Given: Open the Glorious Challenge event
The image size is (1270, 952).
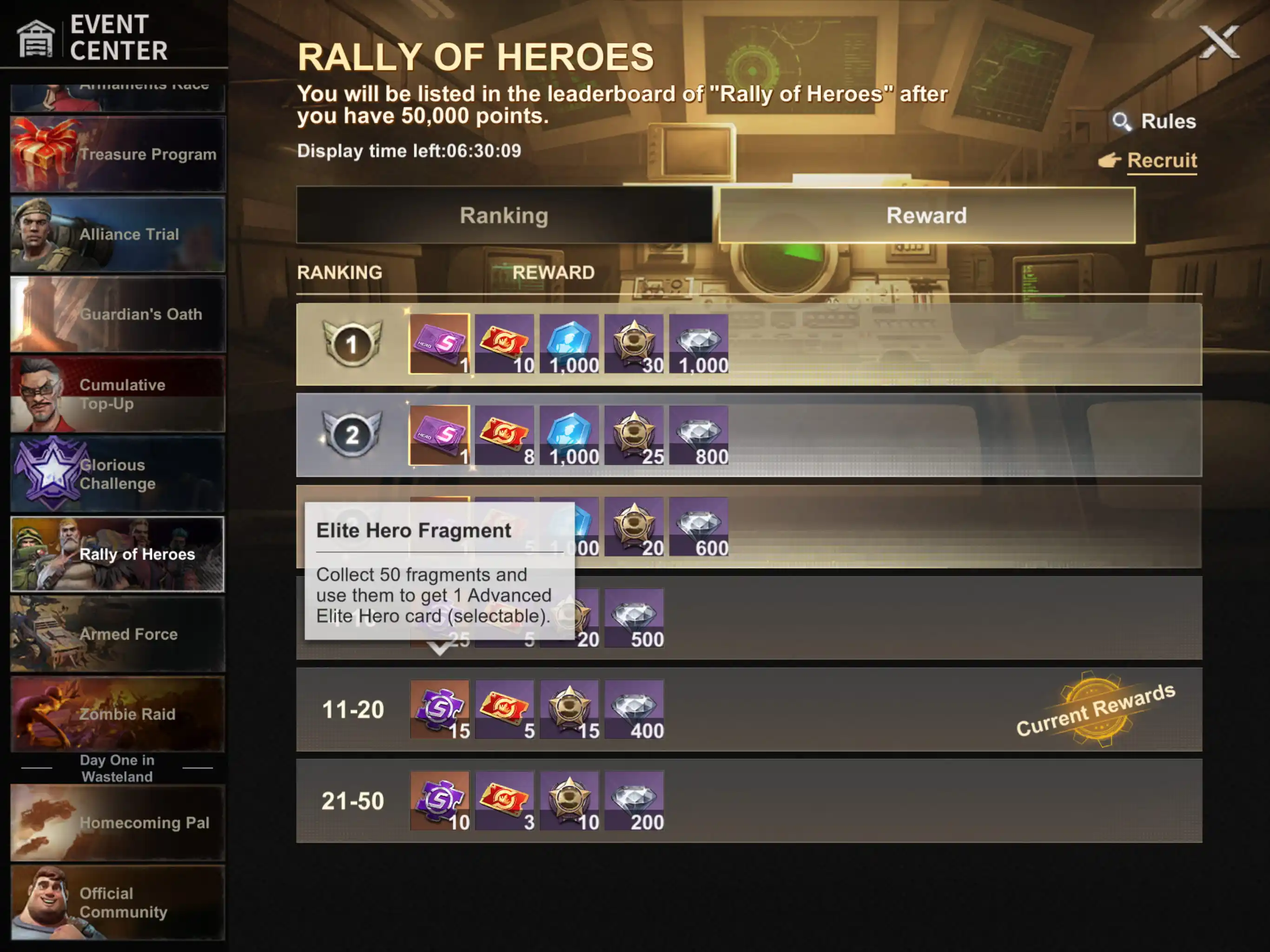Looking at the screenshot, I should [118, 473].
